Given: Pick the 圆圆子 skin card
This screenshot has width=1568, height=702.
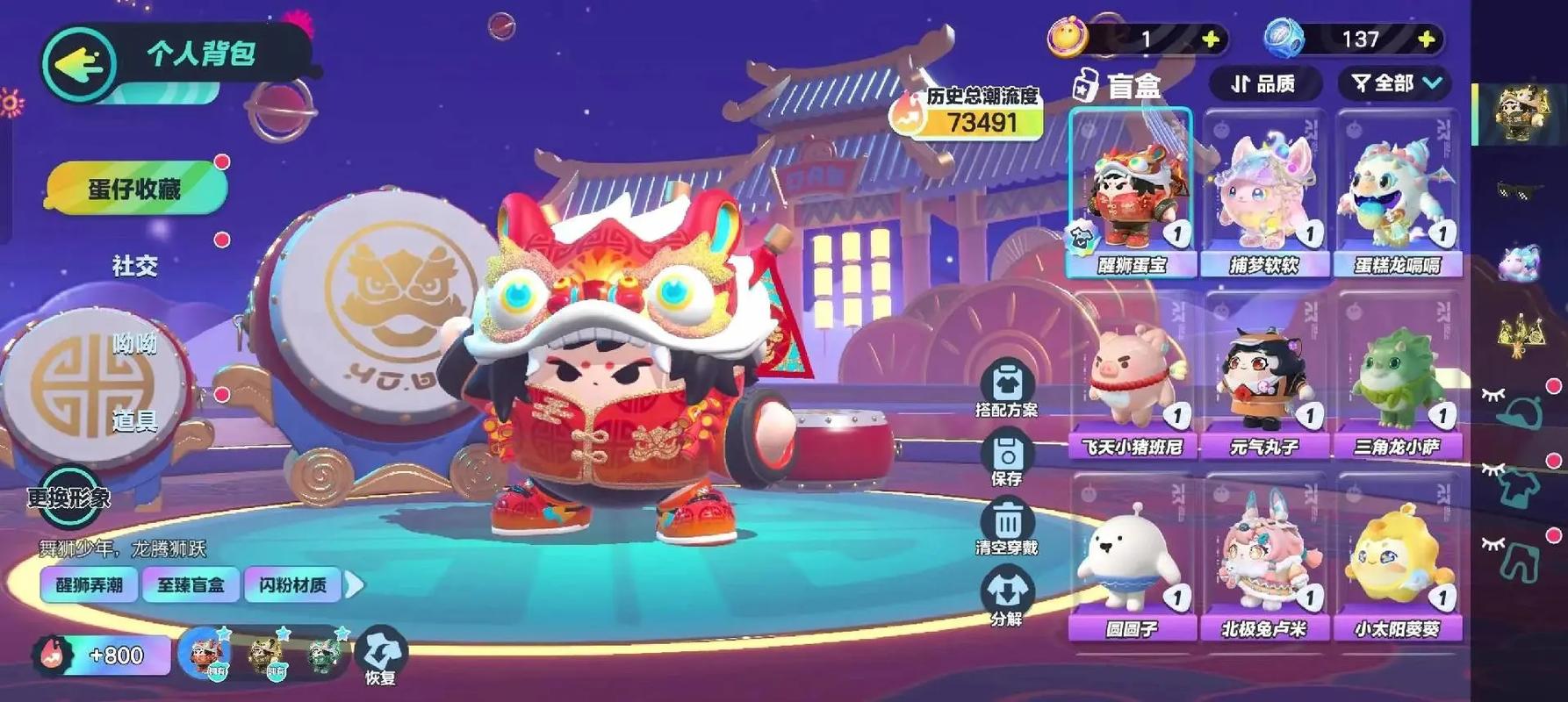Looking at the screenshot, I should coord(1131,558).
